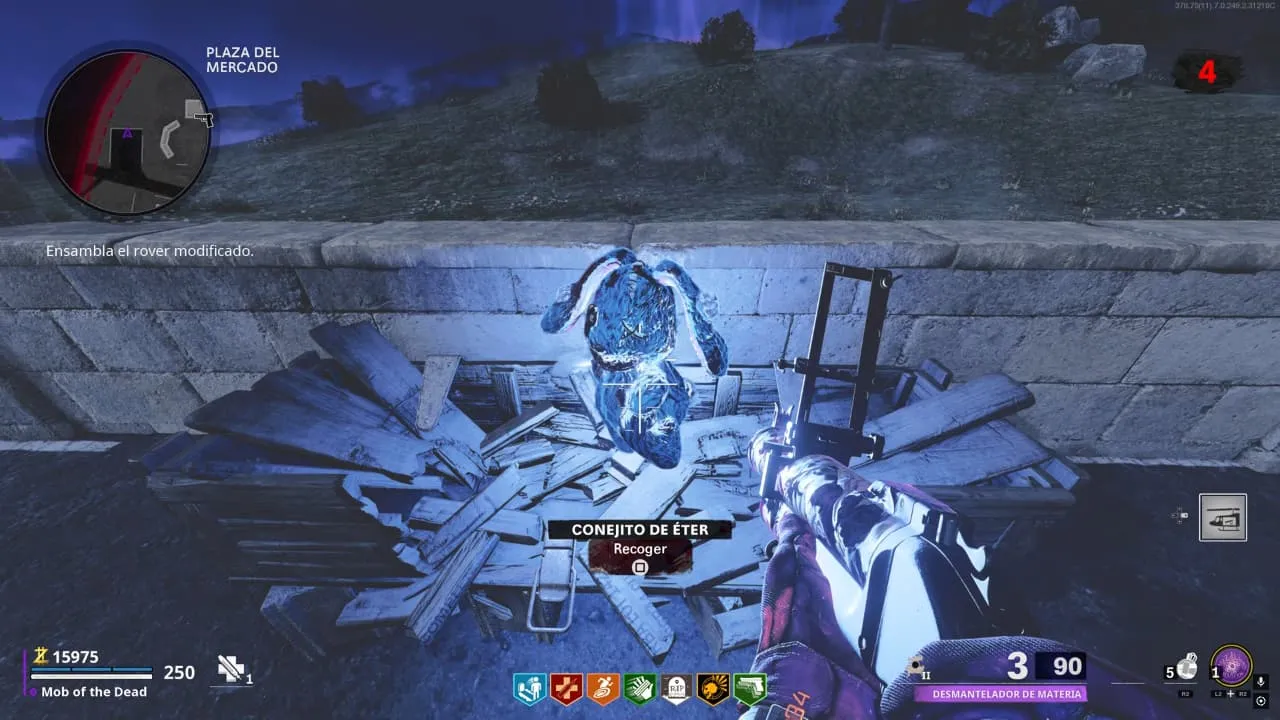This screenshot has height=720, width=1280.
Task: Click the yellow skull Elemental Pop perk icon
Action: pos(713,688)
